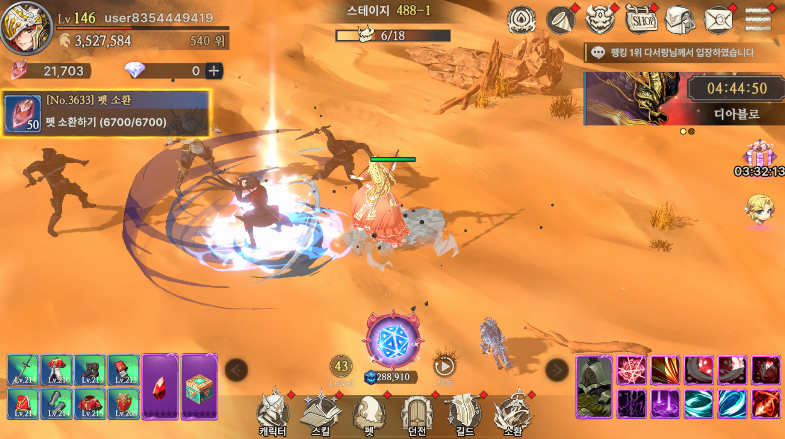The height and width of the screenshot is (439, 785).
Task: Open the 펫 (Pet) egg menu
Action: tap(370, 412)
